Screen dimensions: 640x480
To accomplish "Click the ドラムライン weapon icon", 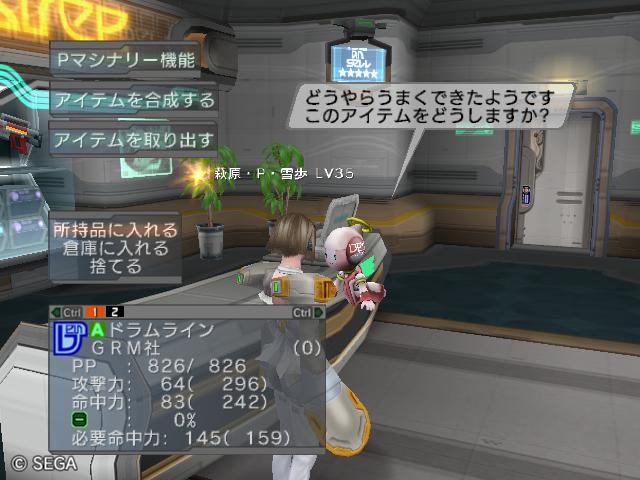I will [66, 338].
